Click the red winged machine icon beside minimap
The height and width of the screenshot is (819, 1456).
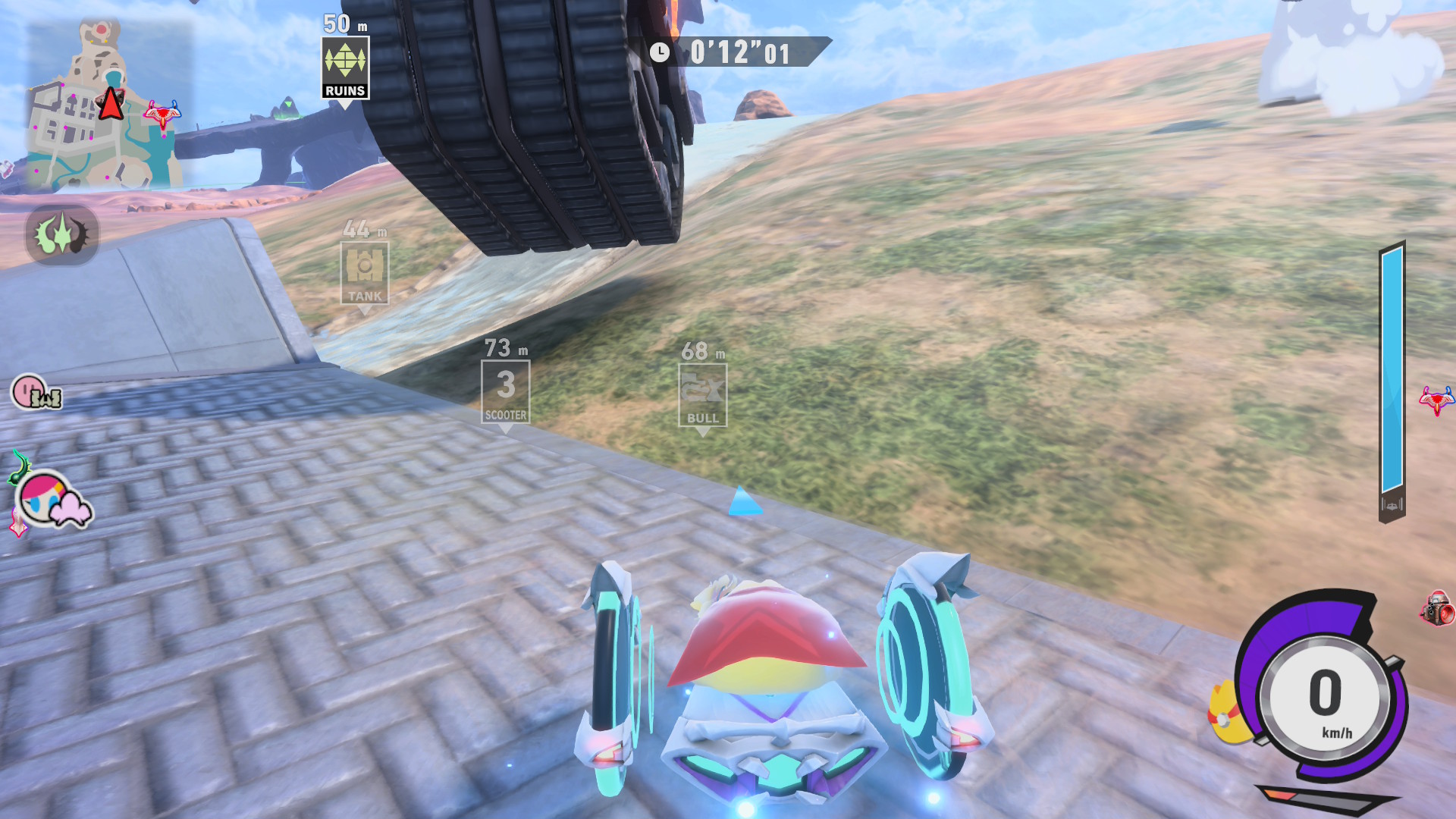pos(162,114)
